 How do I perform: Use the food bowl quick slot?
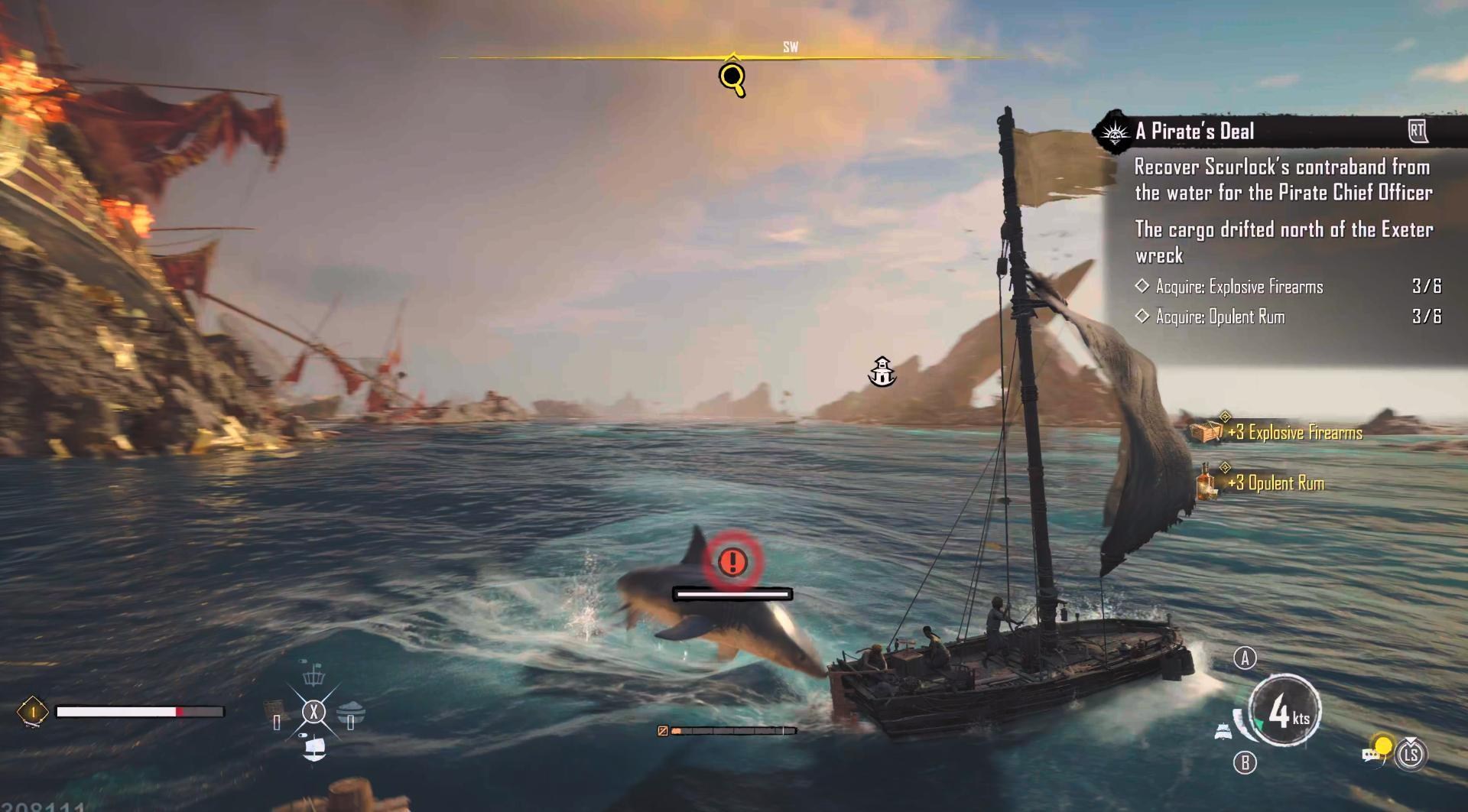(x=351, y=712)
